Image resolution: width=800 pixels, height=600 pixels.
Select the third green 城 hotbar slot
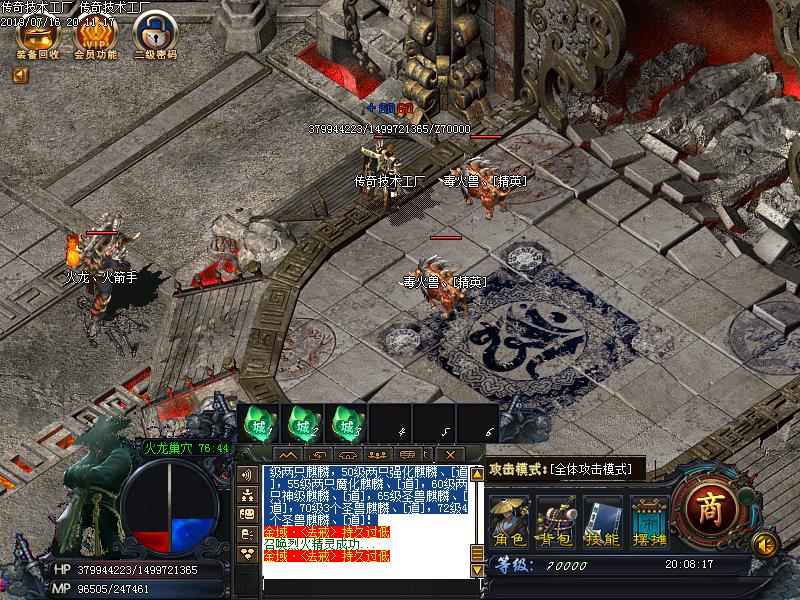[x=346, y=425]
